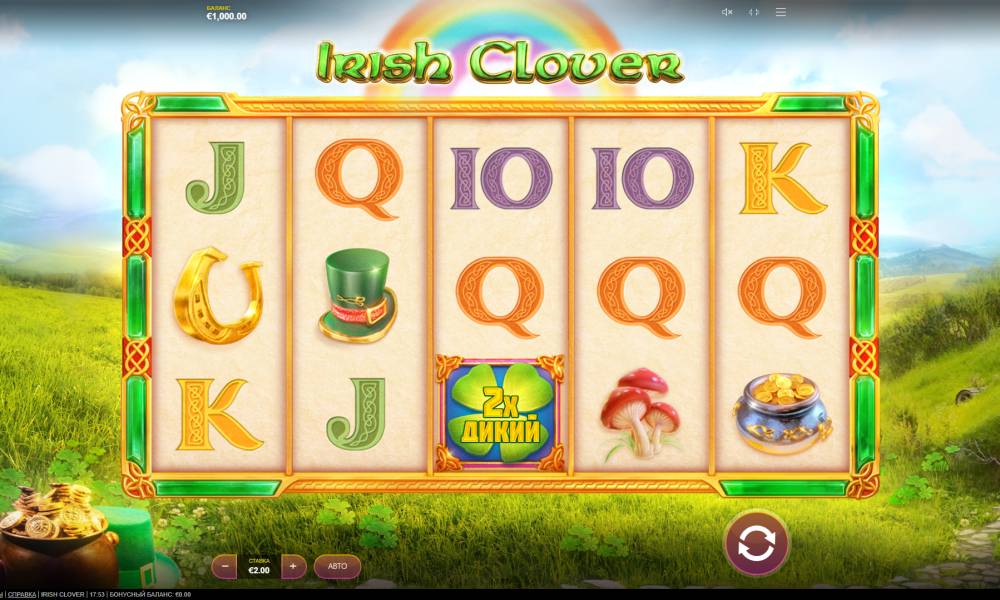
Task: Open the hamburger menu
Action: 781,12
